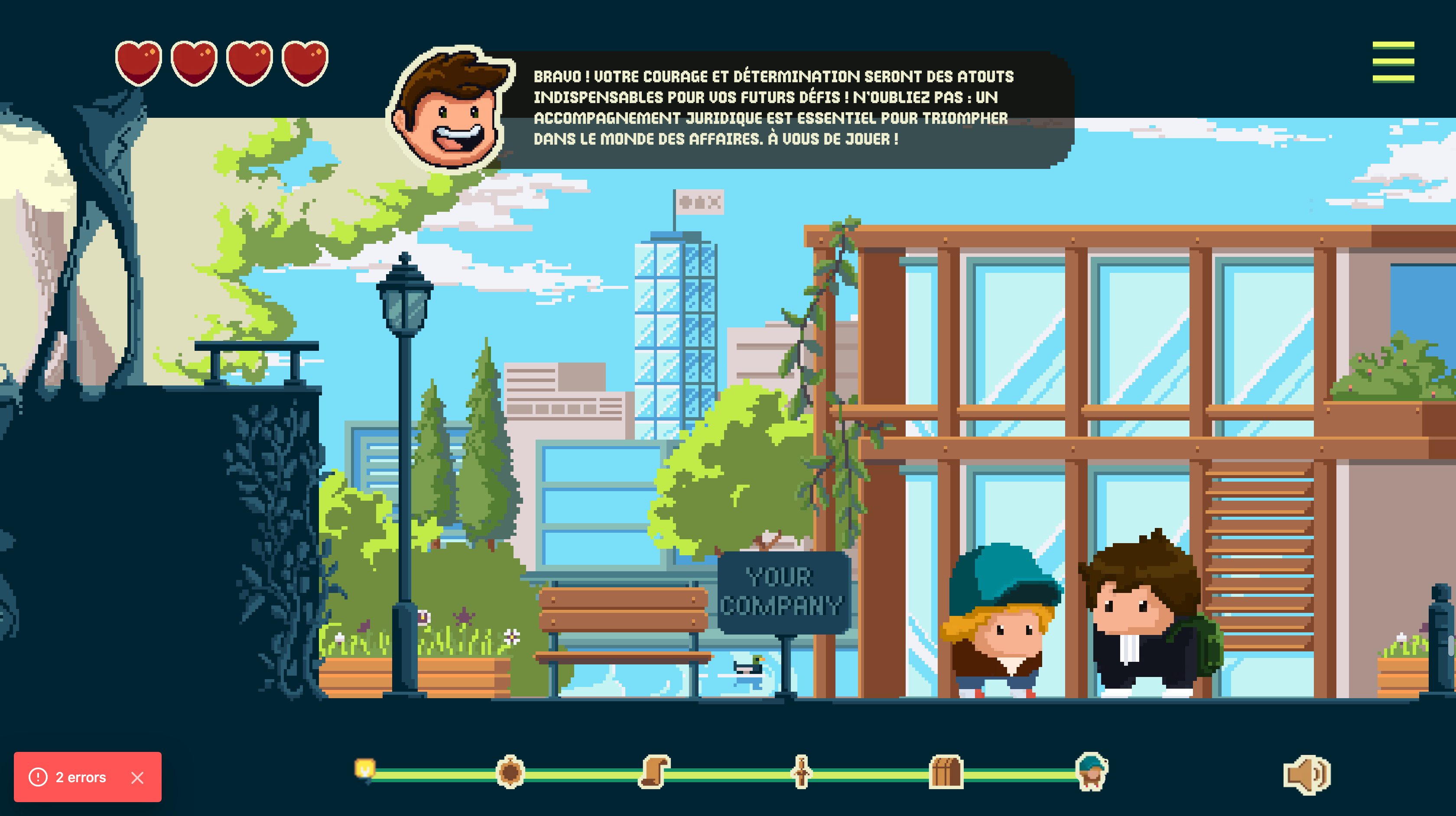
Task: Dismiss the errors badge with the X
Action: [x=137, y=777]
